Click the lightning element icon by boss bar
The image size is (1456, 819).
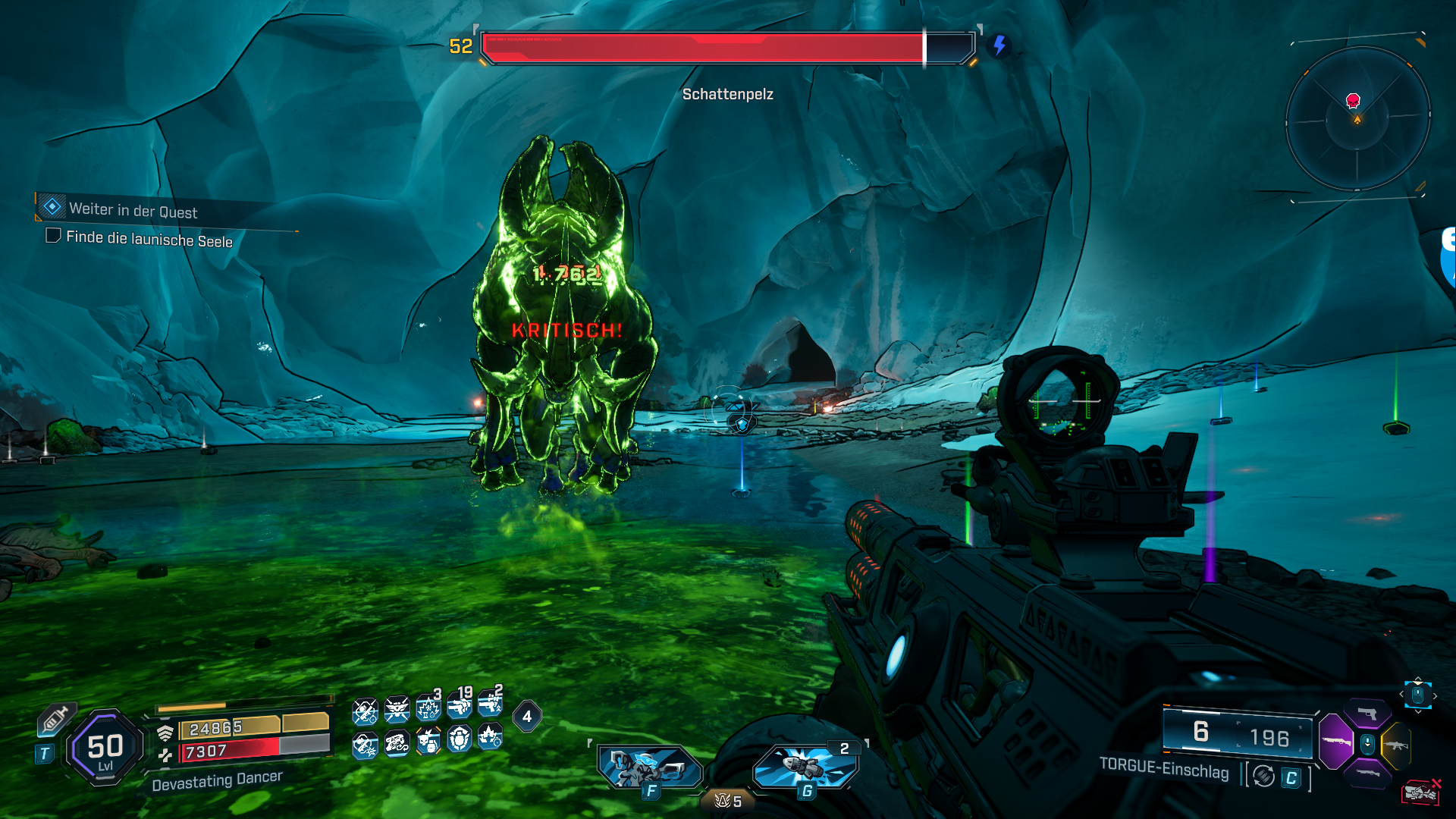(x=999, y=45)
